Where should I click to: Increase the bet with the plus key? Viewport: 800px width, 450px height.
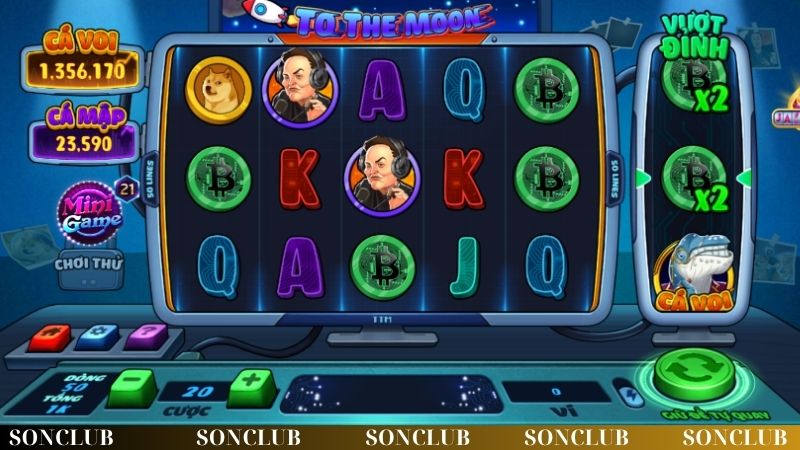click(x=251, y=386)
